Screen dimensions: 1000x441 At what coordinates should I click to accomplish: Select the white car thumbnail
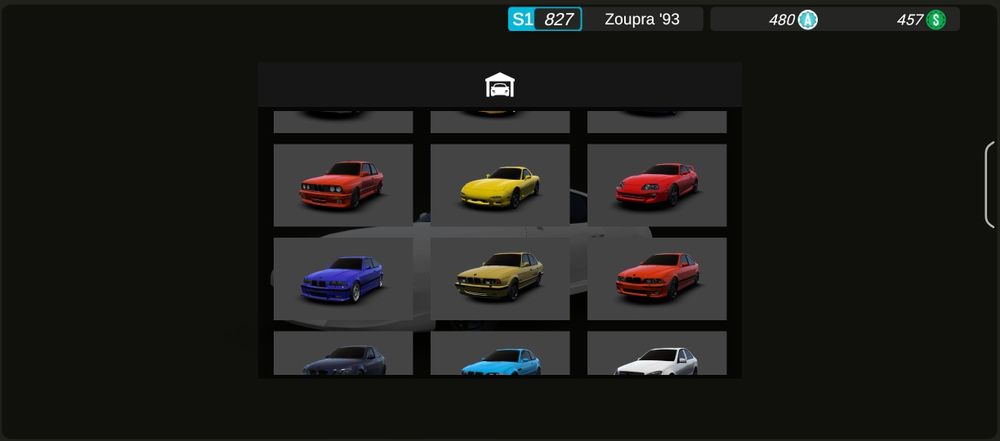657,355
